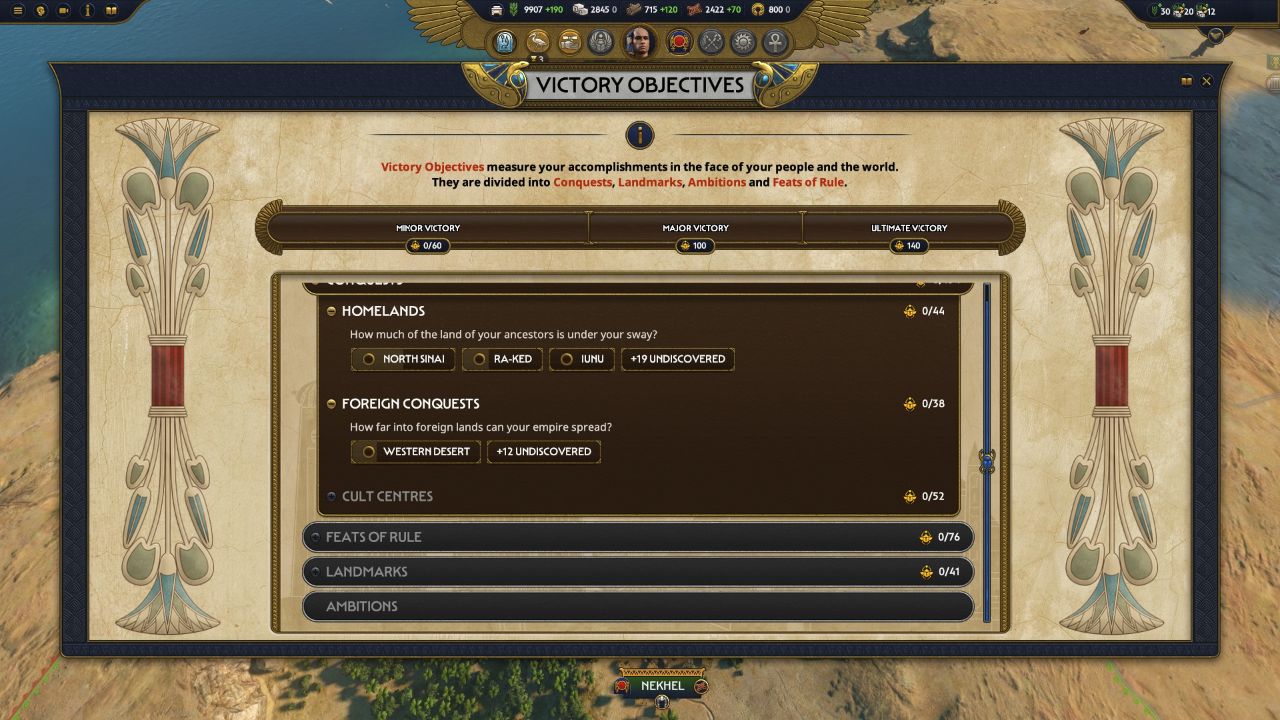The height and width of the screenshot is (720, 1280).
Task: Collapse the Homelands section
Action: coord(332,311)
